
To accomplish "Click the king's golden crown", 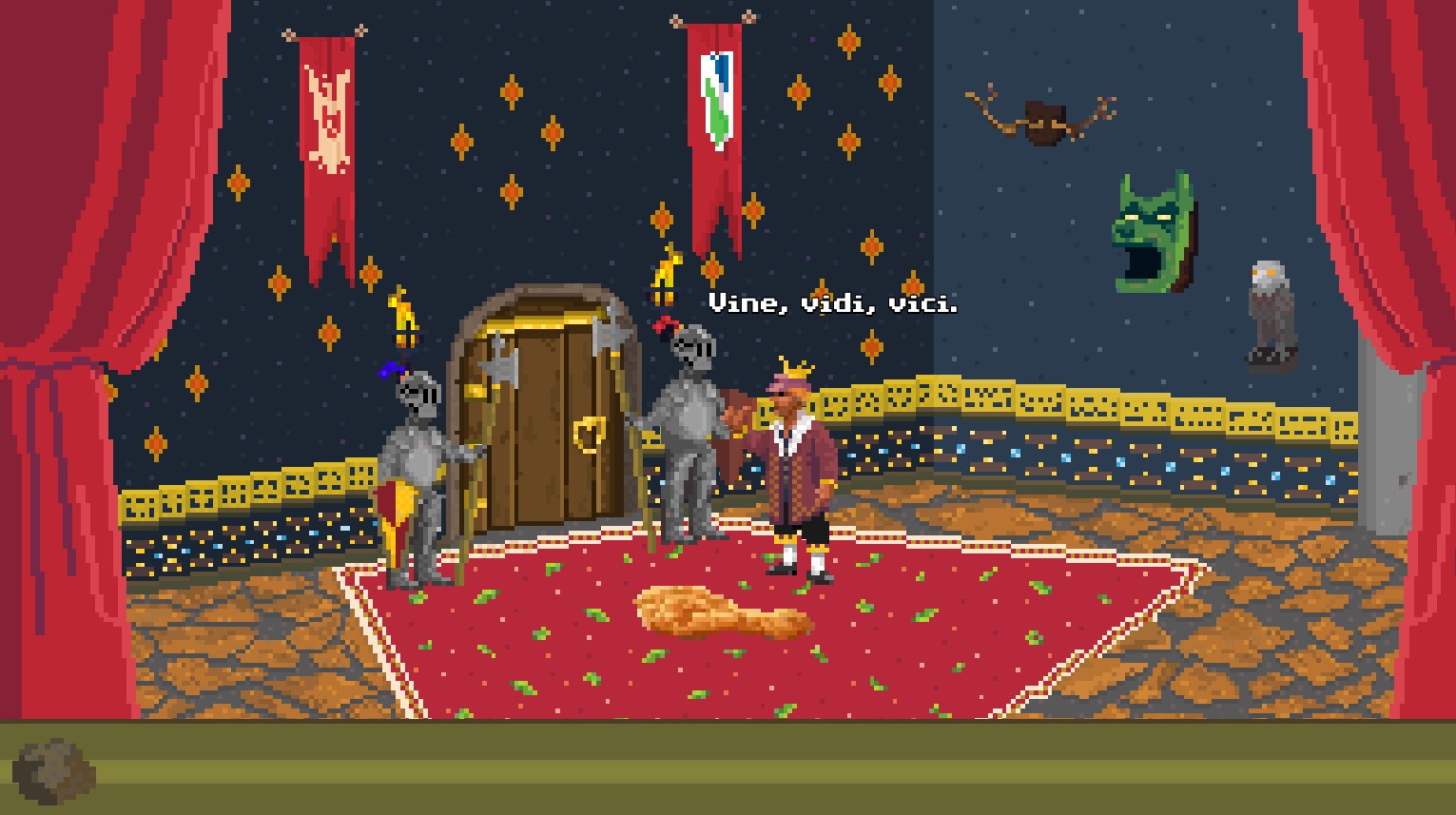I will coord(793,369).
